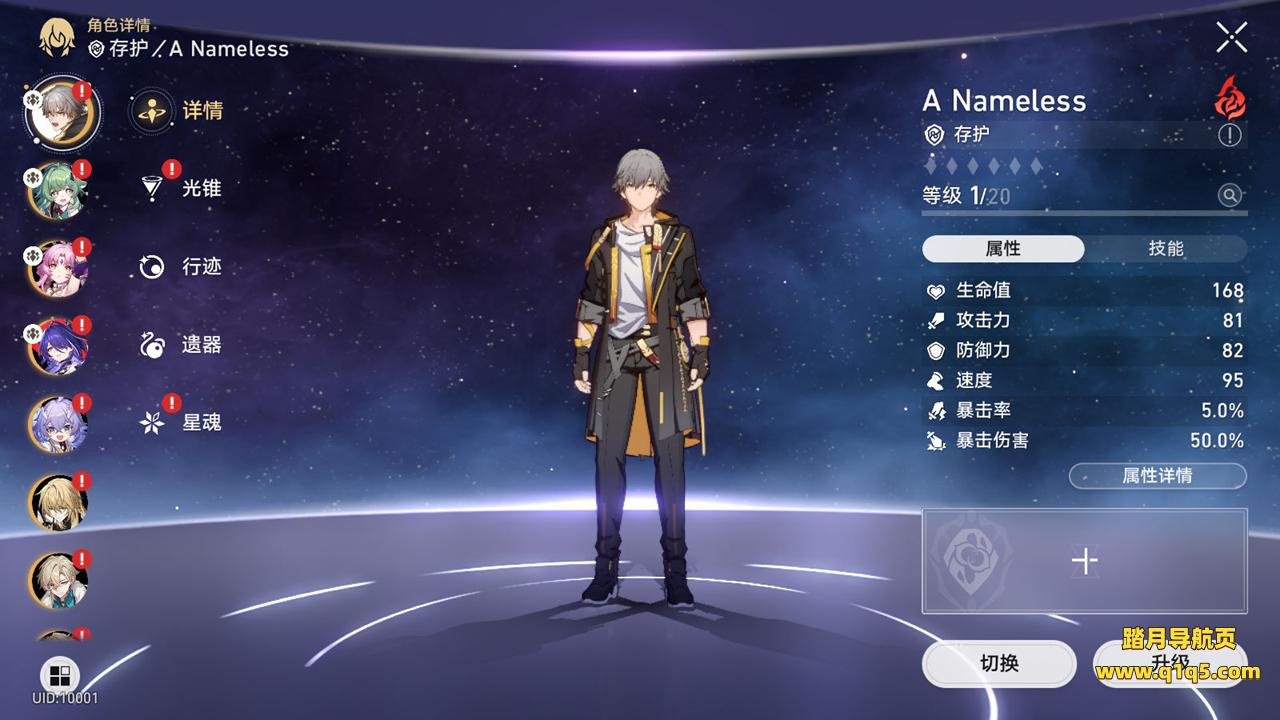The width and height of the screenshot is (1280, 720).
Task: Switch to the 技能 skills tab
Action: pyautogui.click(x=1166, y=249)
